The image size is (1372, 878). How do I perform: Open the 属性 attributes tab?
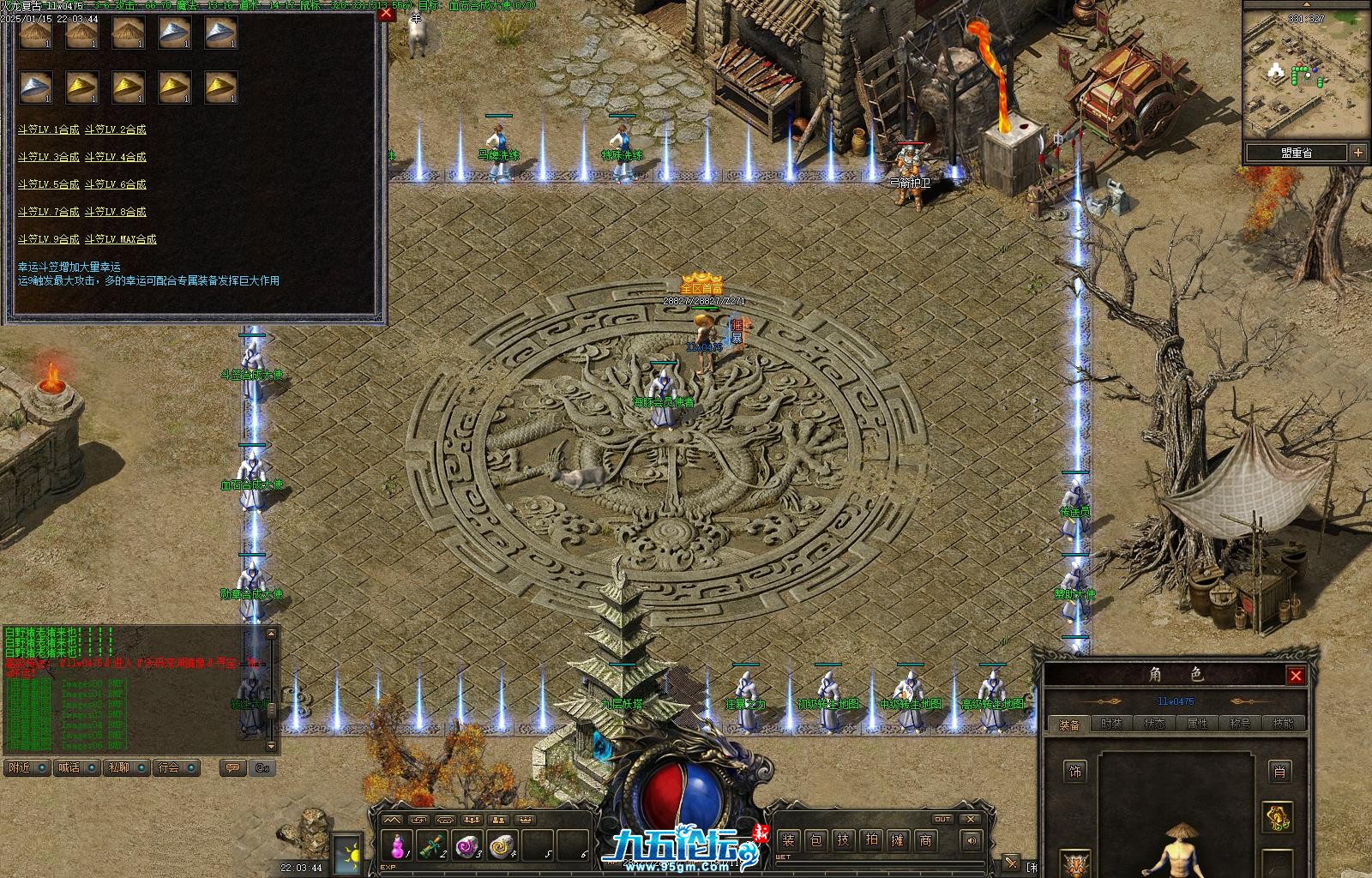[1197, 724]
